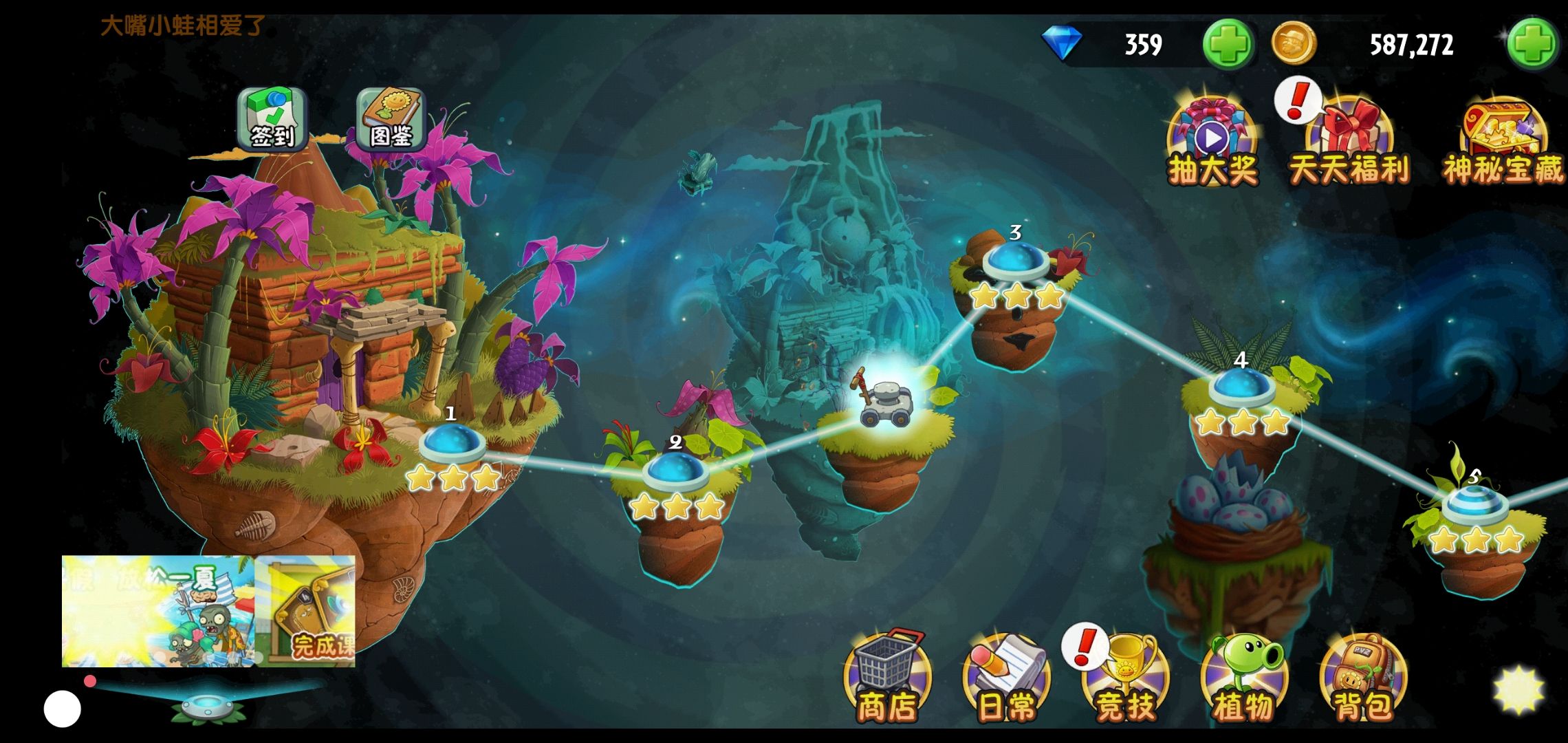Open the 签到 daily check-in
This screenshot has width=1568, height=743.
(272, 120)
